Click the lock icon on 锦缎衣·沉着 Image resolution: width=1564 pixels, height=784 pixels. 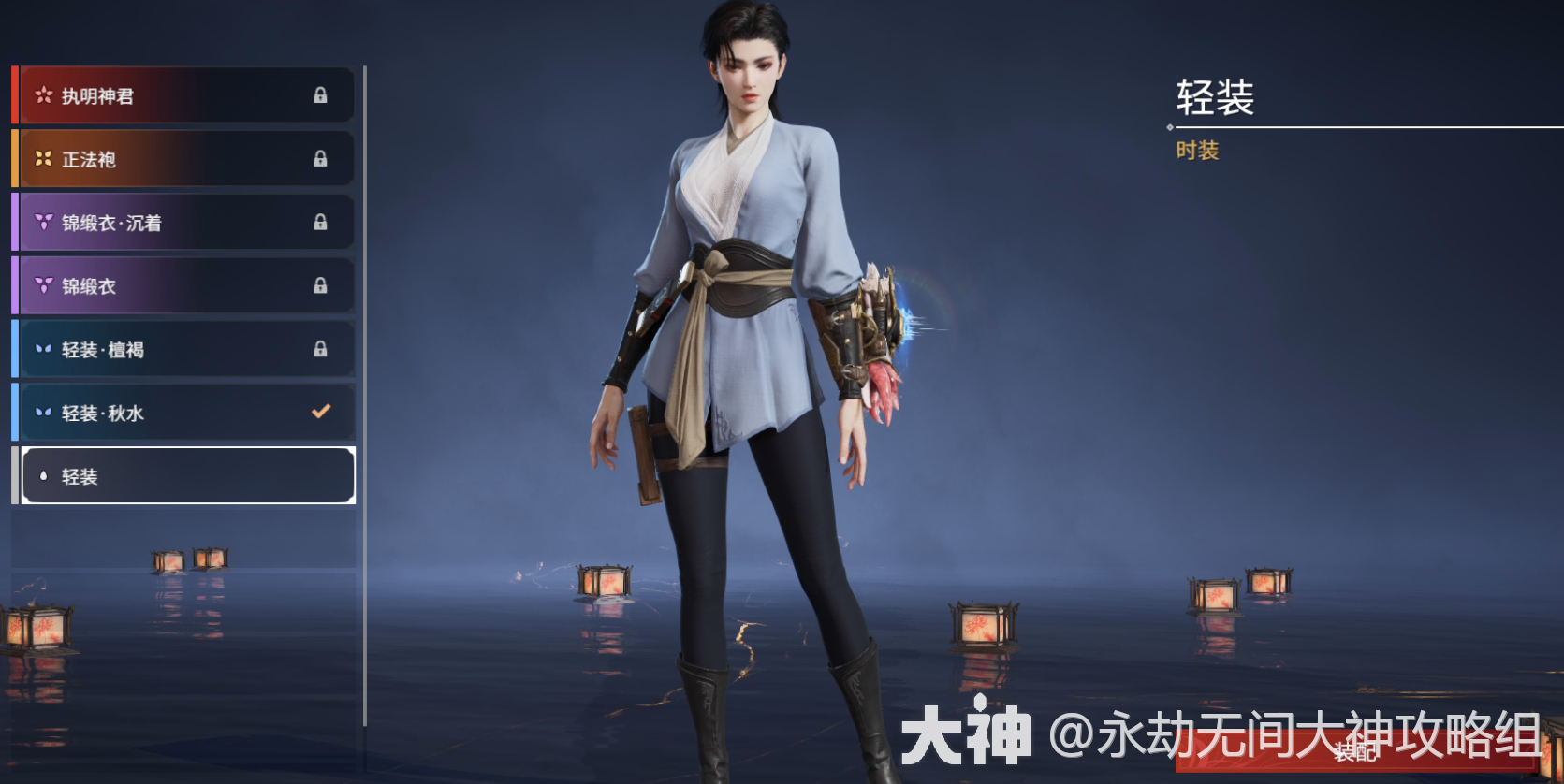pyautogui.click(x=321, y=222)
